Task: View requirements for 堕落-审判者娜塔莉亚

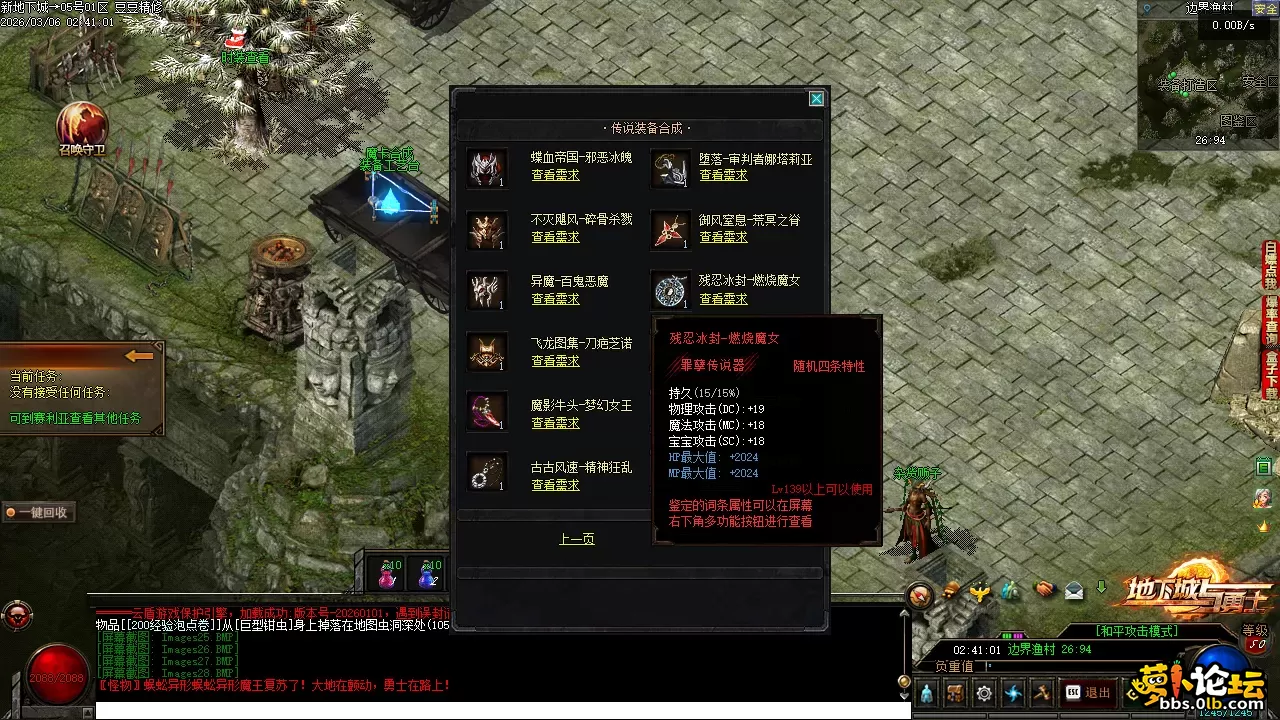Action: pyautogui.click(x=723, y=175)
